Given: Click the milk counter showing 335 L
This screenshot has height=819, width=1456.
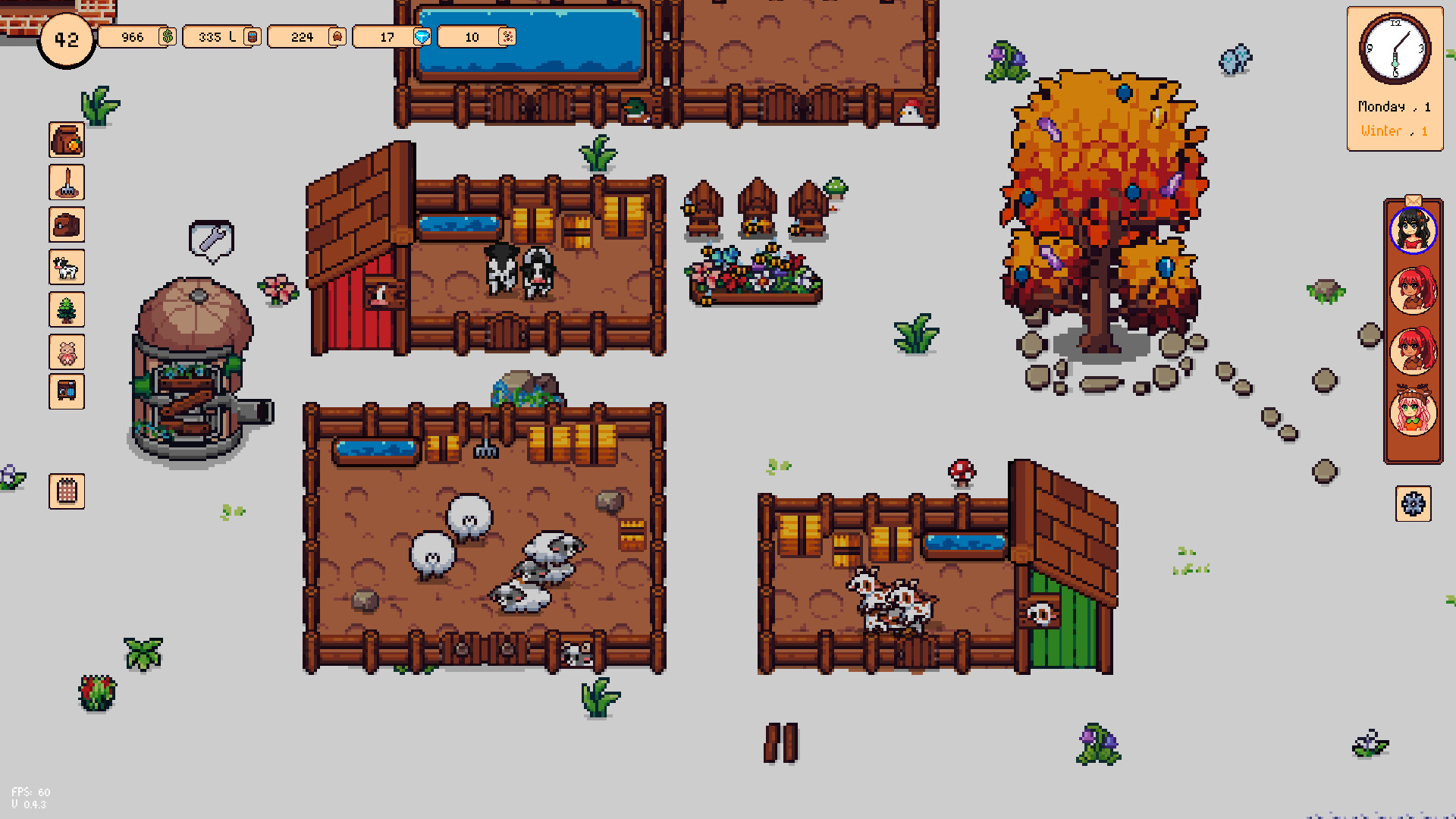Looking at the screenshot, I should tap(221, 36).
